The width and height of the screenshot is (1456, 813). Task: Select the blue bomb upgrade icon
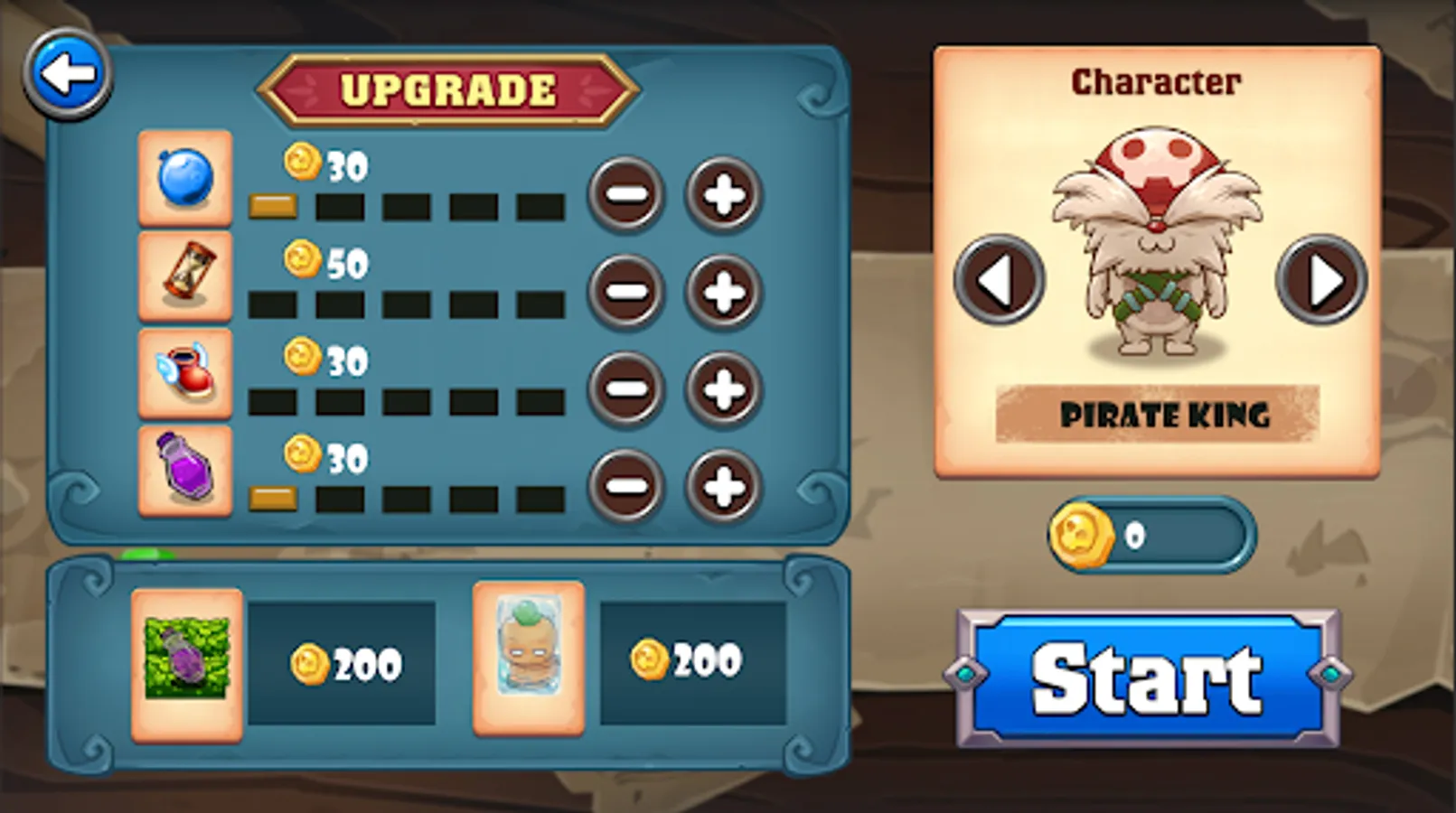coord(184,178)
